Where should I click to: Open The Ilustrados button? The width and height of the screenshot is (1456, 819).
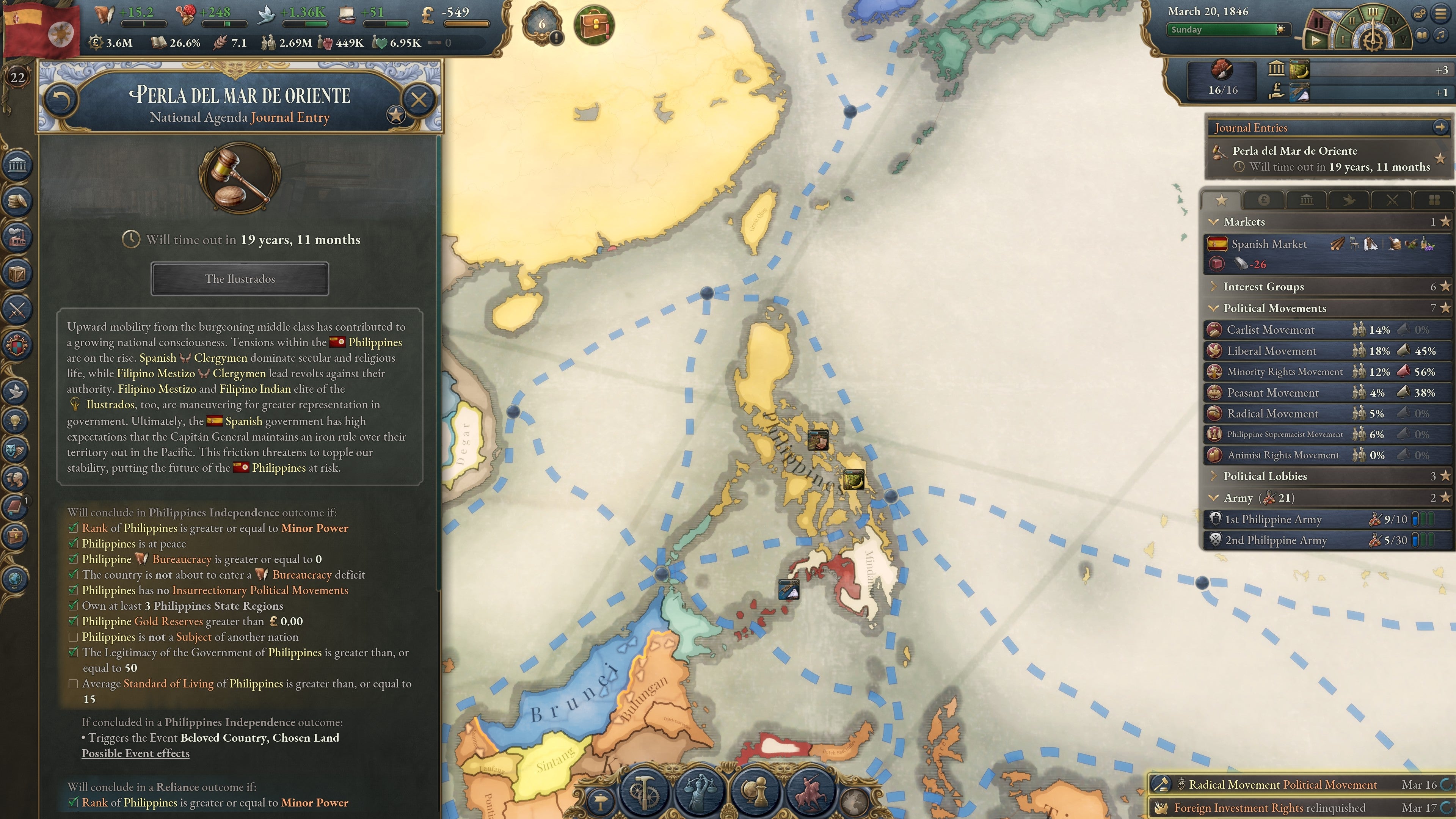tap(240, 279)
